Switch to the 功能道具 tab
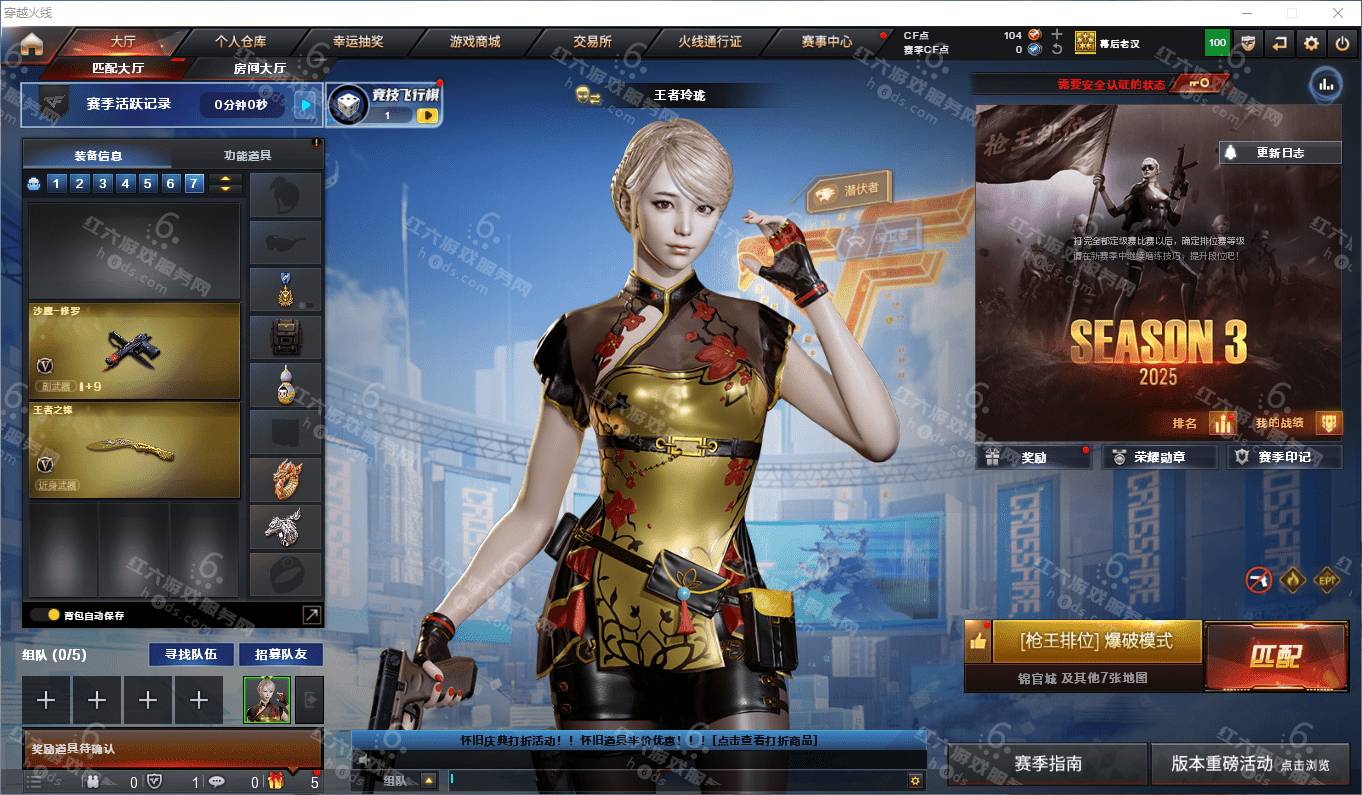The image size is (1362, 795). point(247,155)
